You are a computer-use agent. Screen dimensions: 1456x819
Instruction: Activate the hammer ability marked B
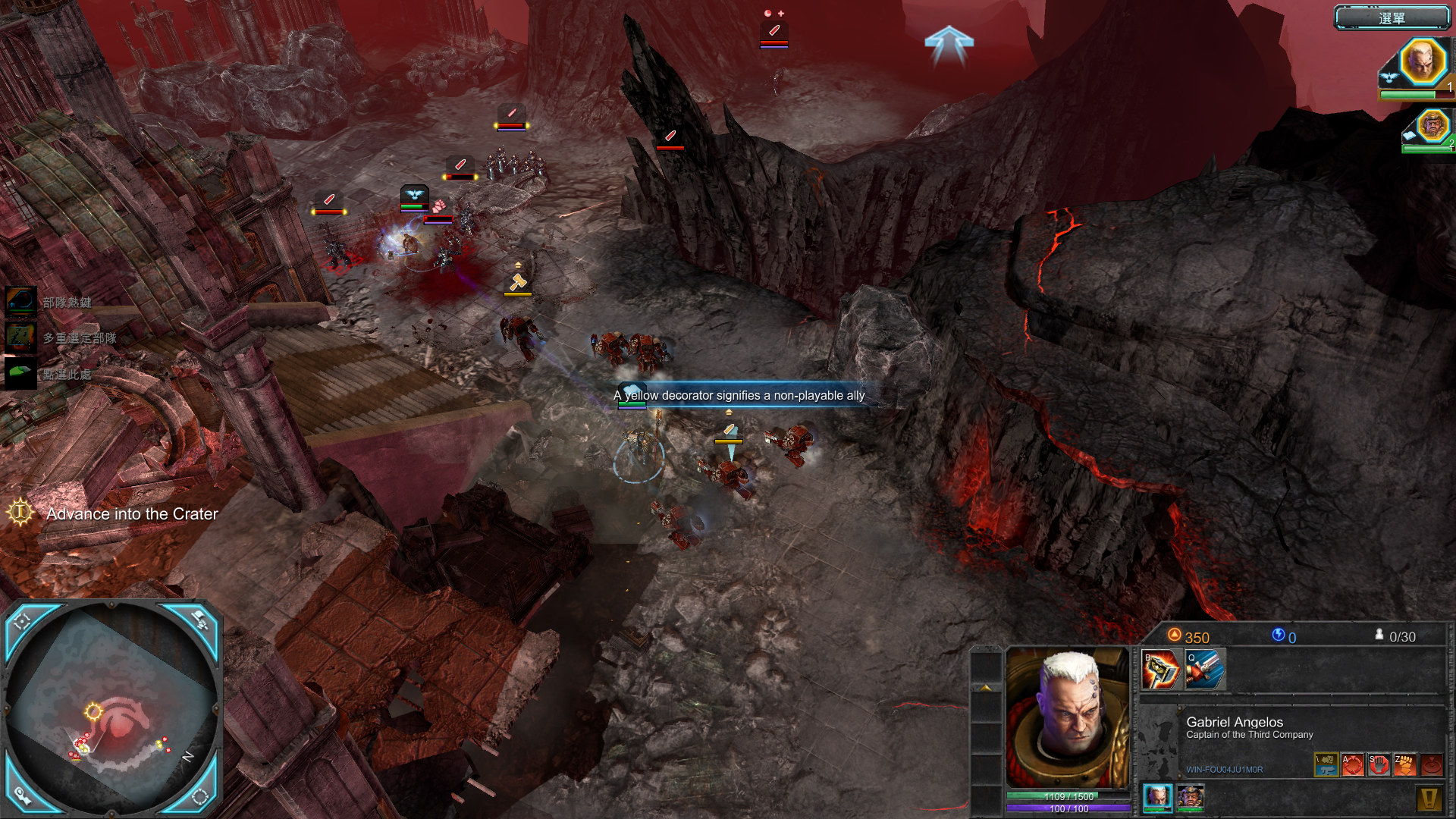point(1160,670)
